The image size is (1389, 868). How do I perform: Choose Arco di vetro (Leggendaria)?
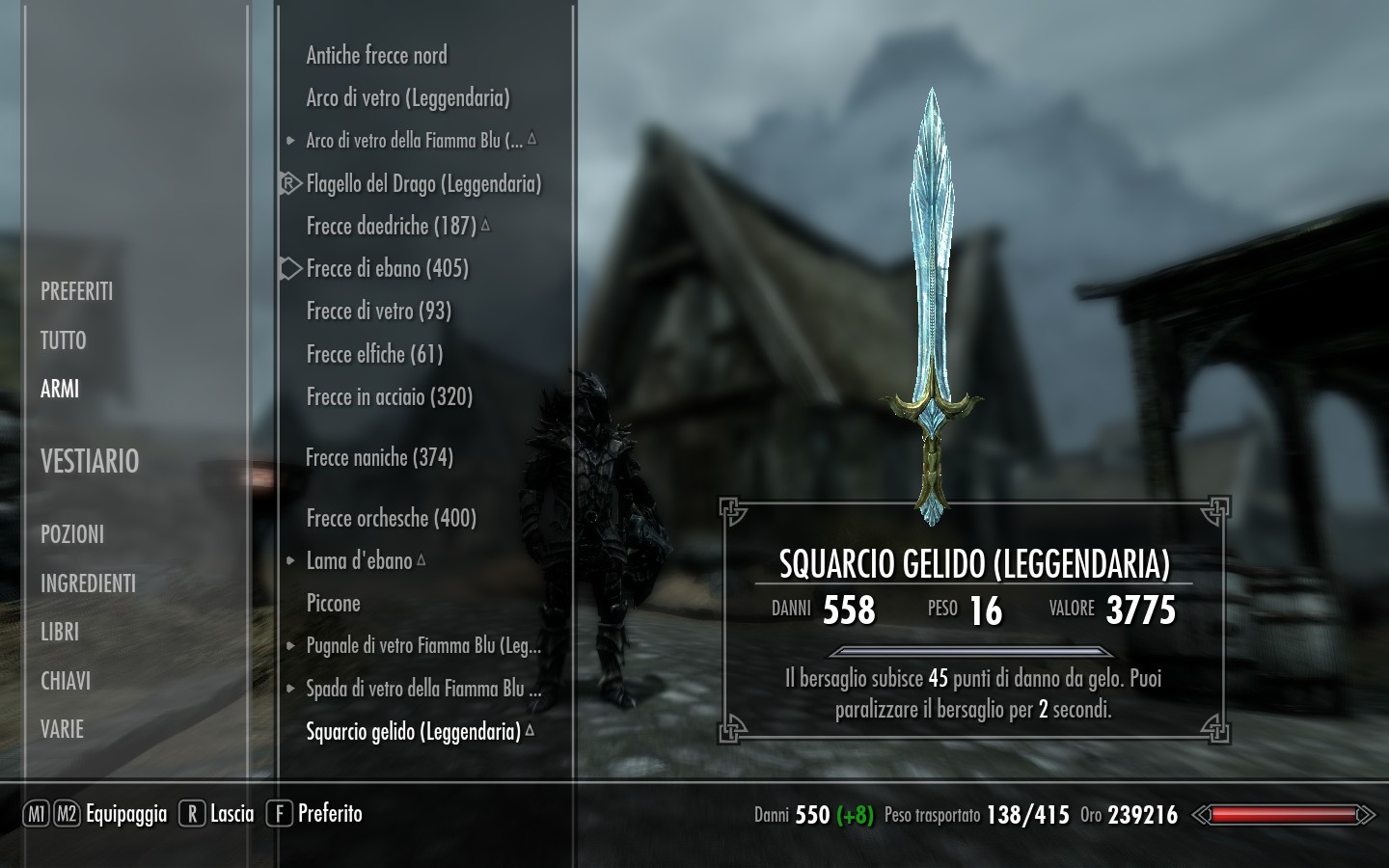[407, 98]
